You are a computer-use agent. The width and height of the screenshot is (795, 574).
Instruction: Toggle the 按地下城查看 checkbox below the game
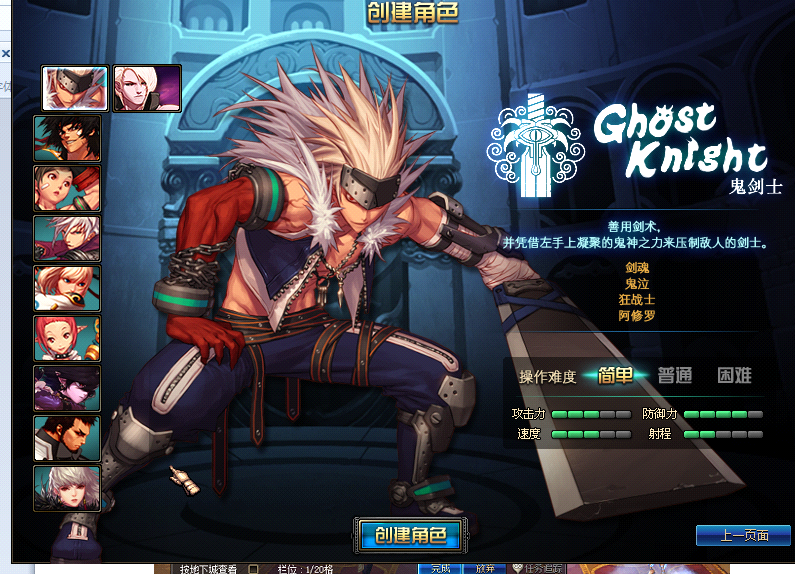coord(253,568)
